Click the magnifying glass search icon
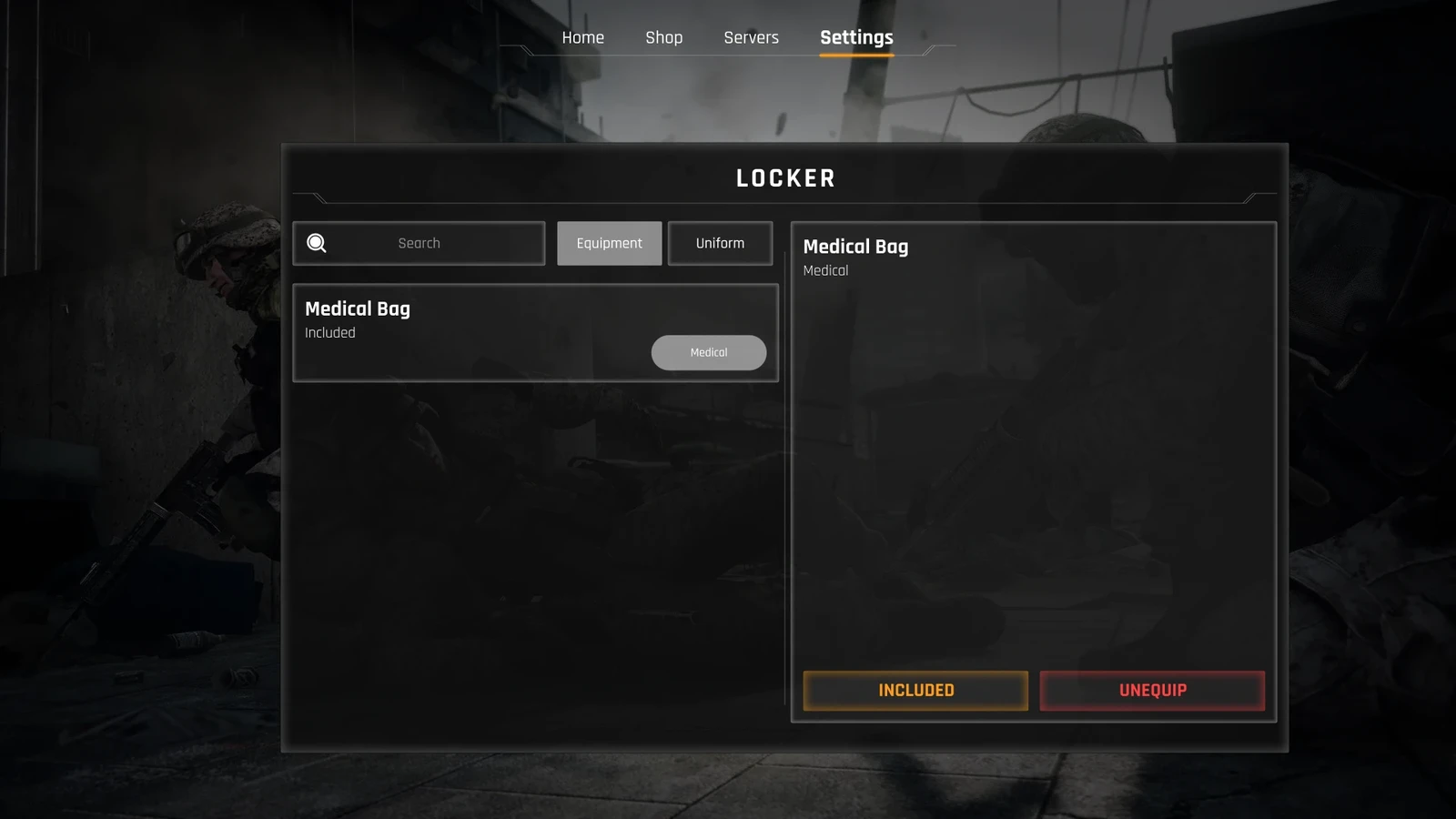 [x=317, y=243]
